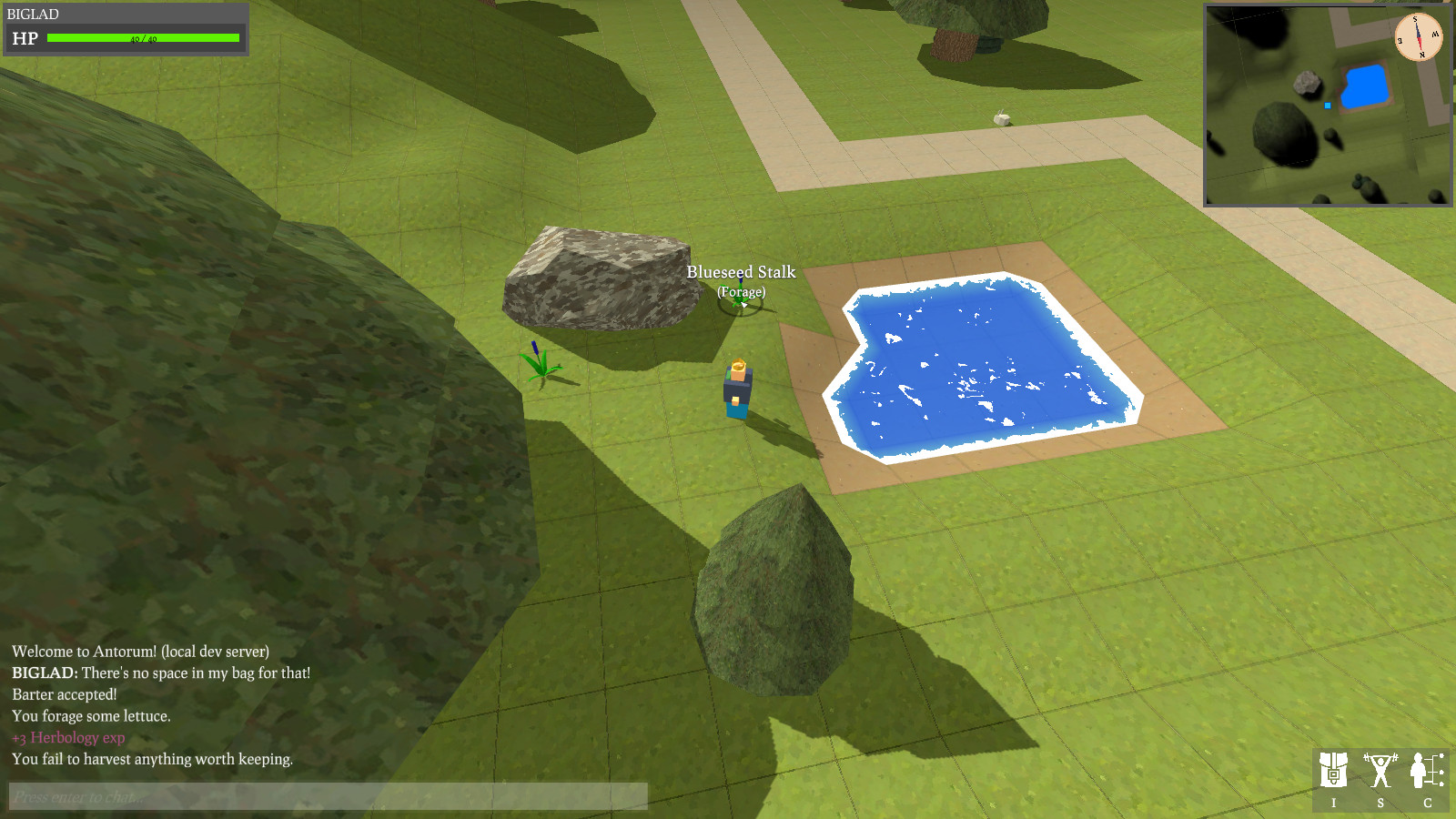This screenshot has height=819, width=1456.
Task: Open the character equipment icon
Action: (x=1426, y=771)
